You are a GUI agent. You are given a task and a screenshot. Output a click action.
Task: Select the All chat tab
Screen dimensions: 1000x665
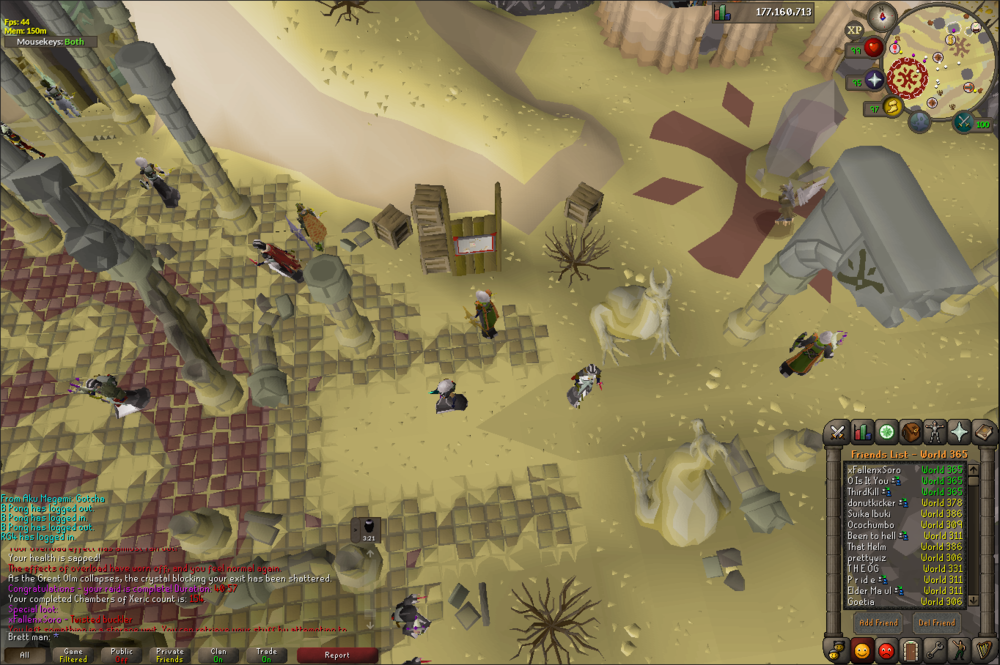click(x=23, y=655)
